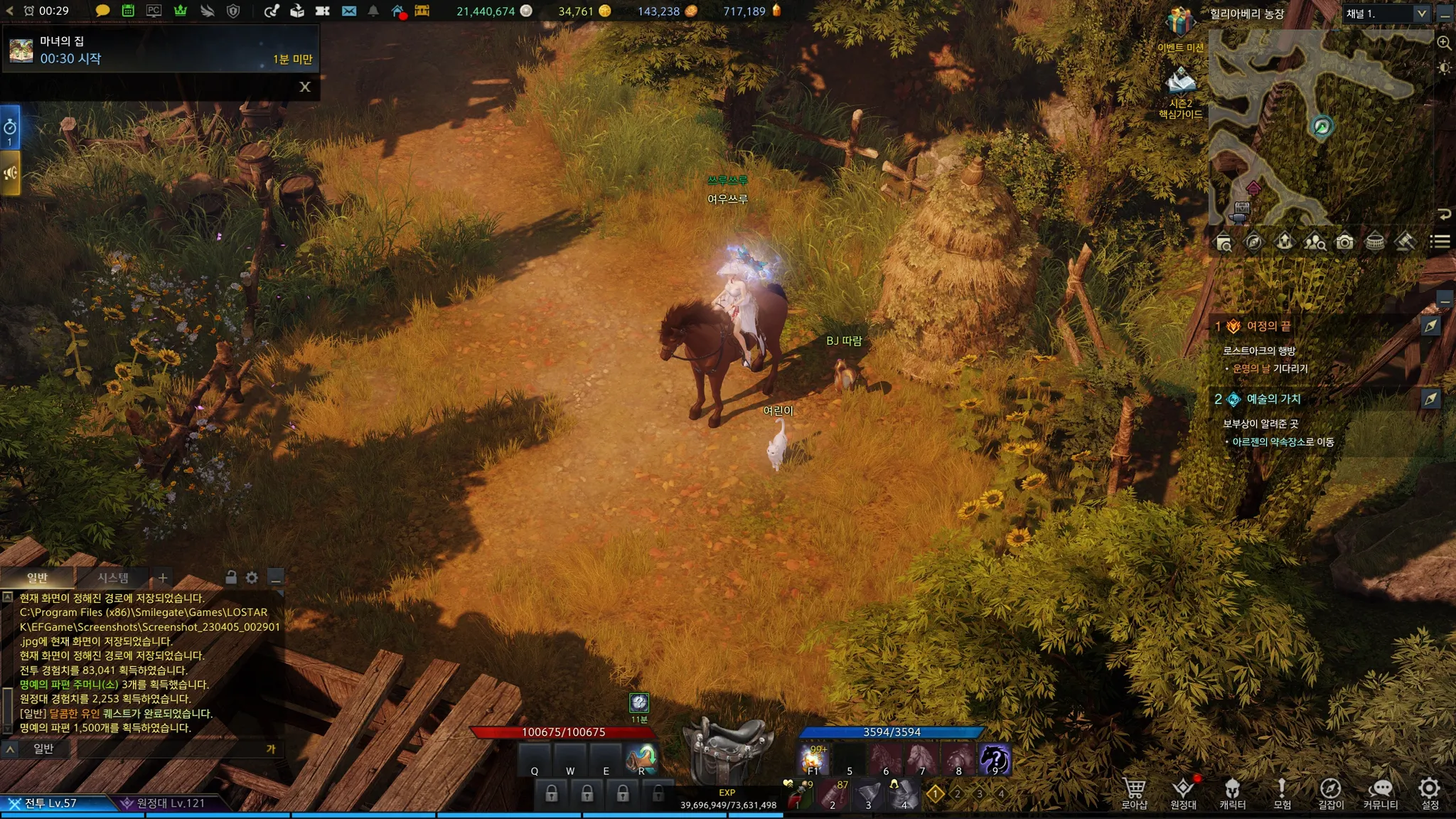Add a new chat tab

tap(163, 578)
